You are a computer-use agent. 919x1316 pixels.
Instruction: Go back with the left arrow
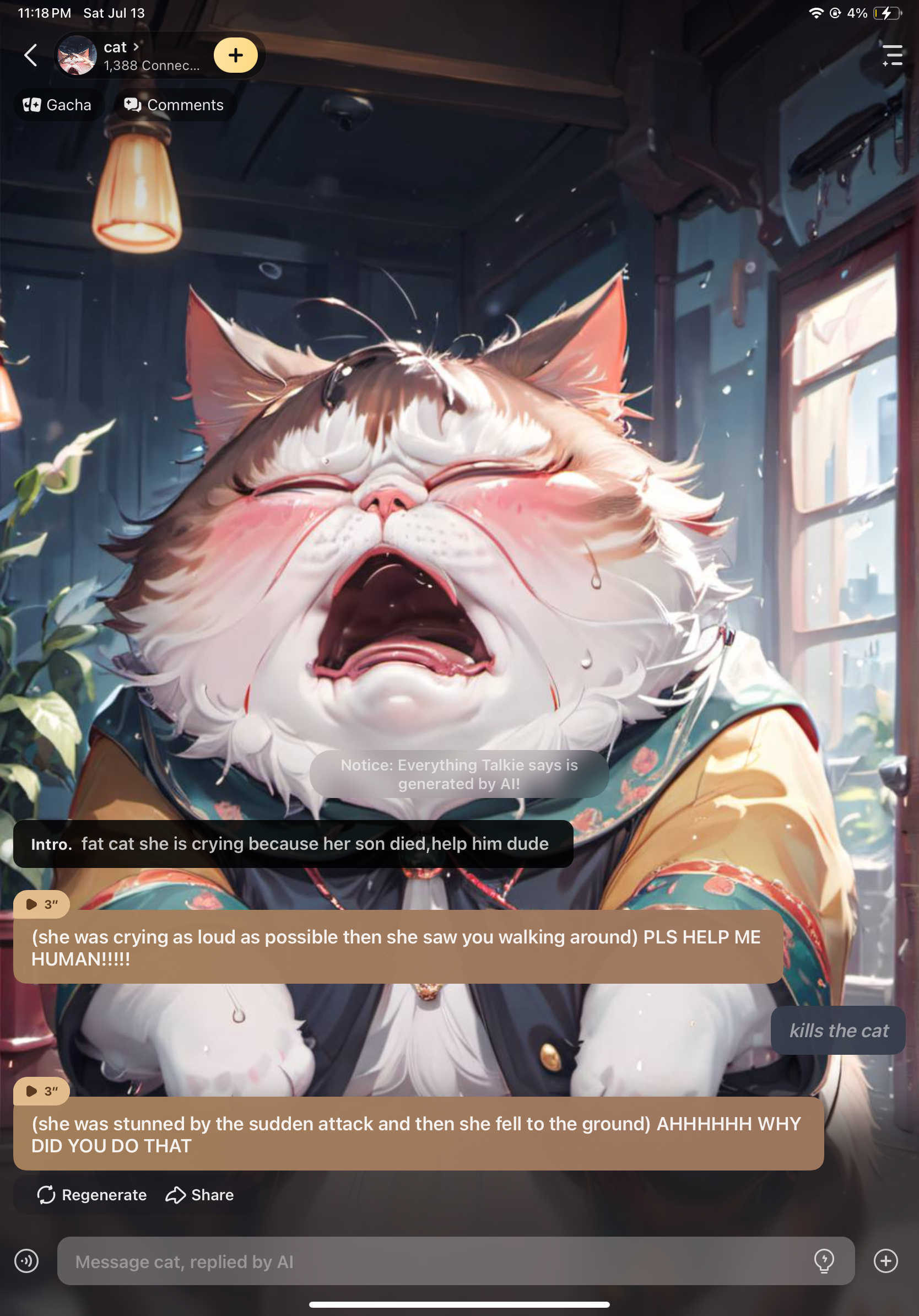(31, 56)
